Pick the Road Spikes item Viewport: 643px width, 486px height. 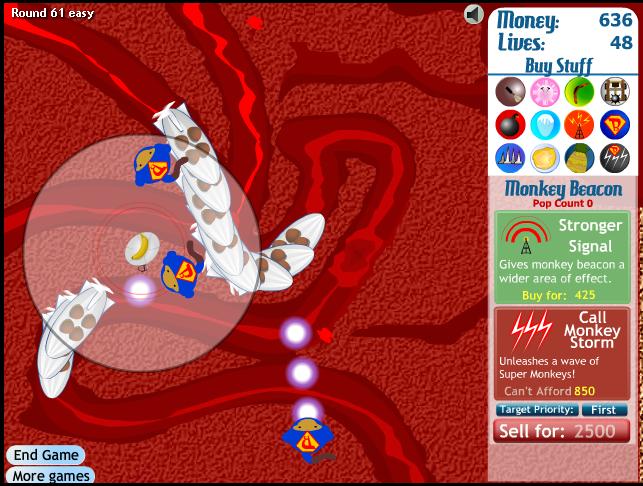[x=509, y=157]
